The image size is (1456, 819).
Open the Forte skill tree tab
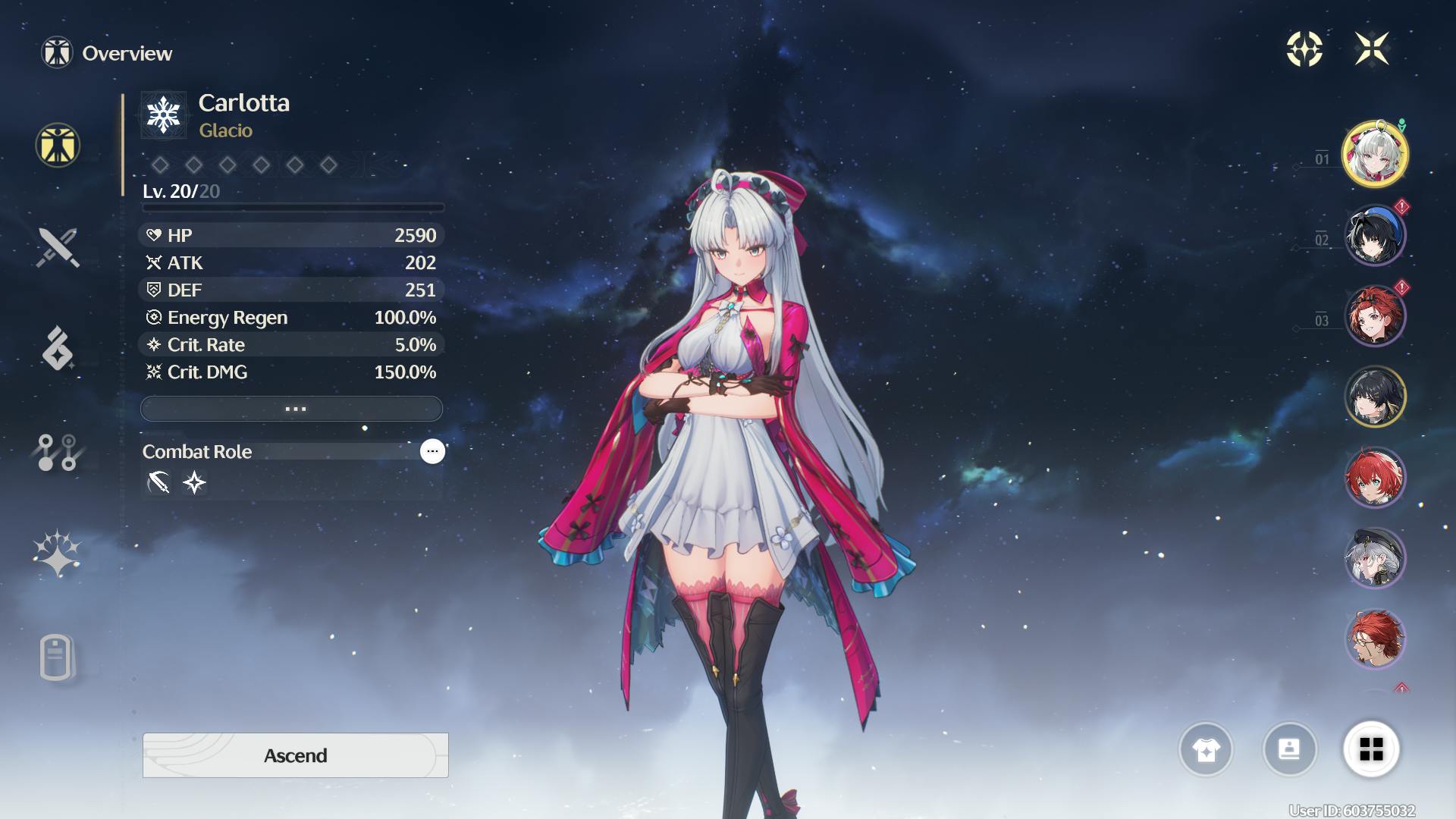(58, 453)
